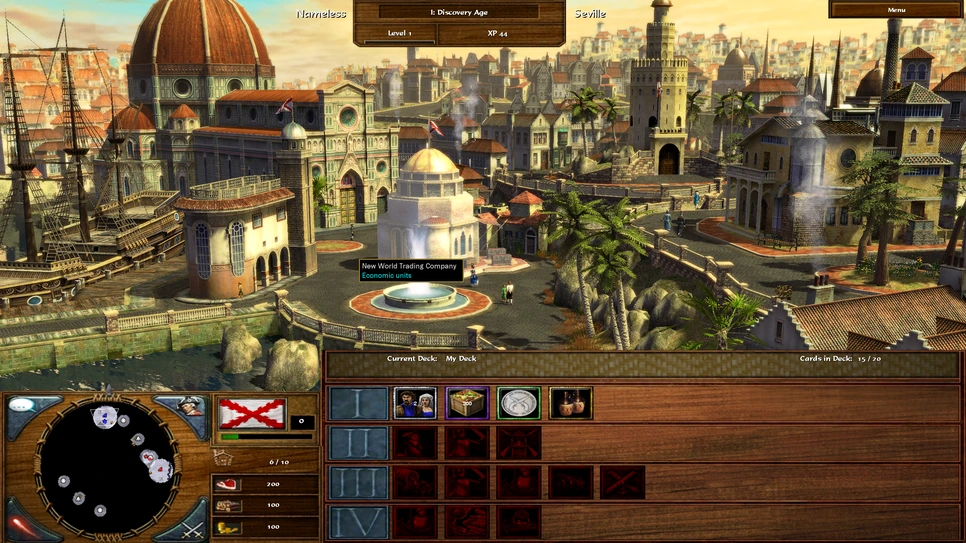Viewport: 966px width, 543px height.
Task: Open the Menu button
Action: (x=896, y=9)
